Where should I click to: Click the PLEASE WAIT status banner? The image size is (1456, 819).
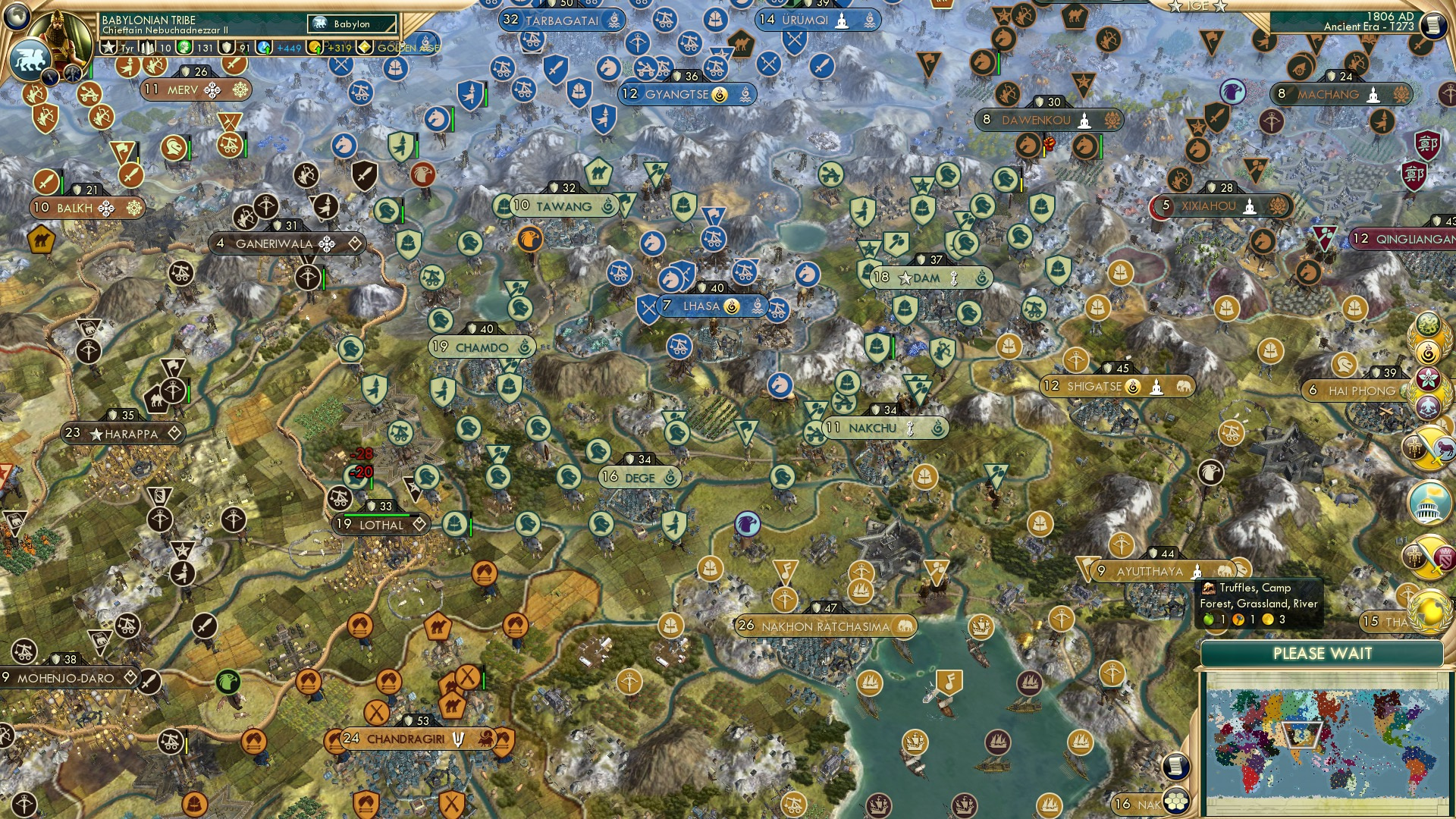coord(1323,652)
